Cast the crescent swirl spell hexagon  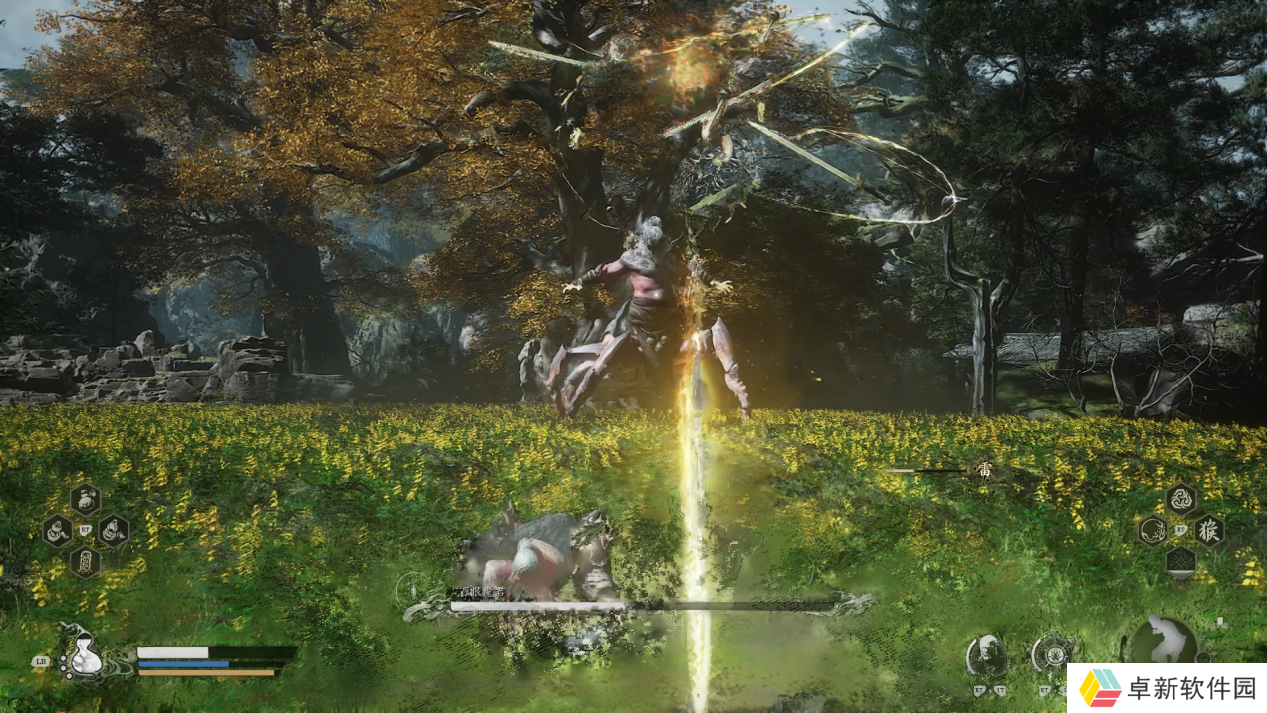coord(1153,530)
